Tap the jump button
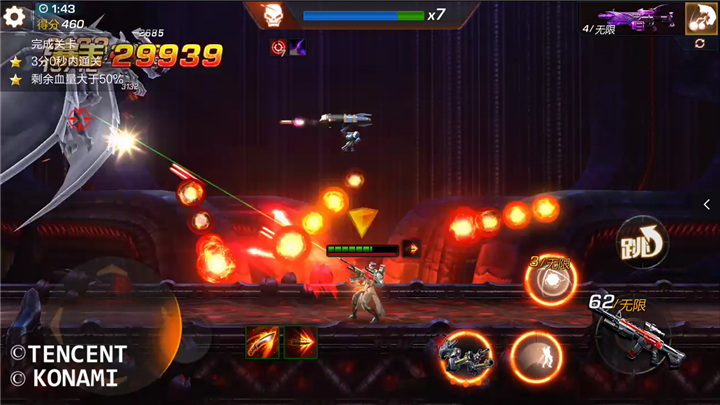This screenshot has height=405, width=720. point(641,243)
